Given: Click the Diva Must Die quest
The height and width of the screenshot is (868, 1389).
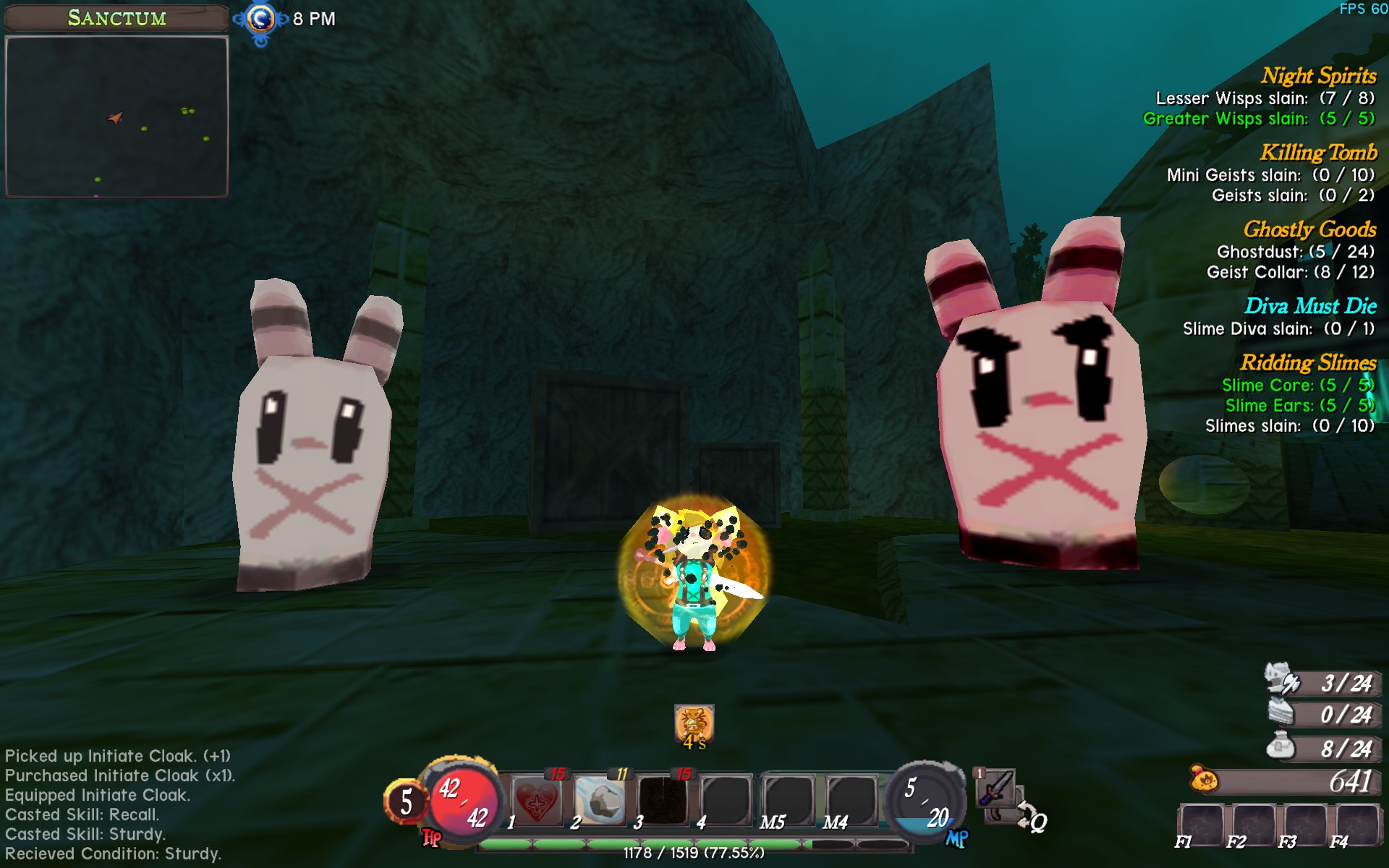Looking at the screenshot, I should [1310, 306].
